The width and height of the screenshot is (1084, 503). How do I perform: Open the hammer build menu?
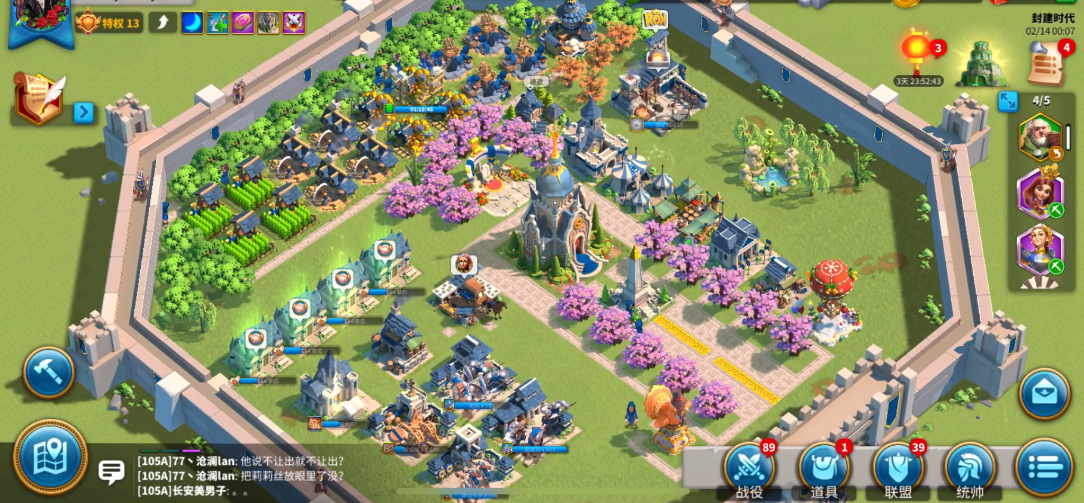pos(48,372)
